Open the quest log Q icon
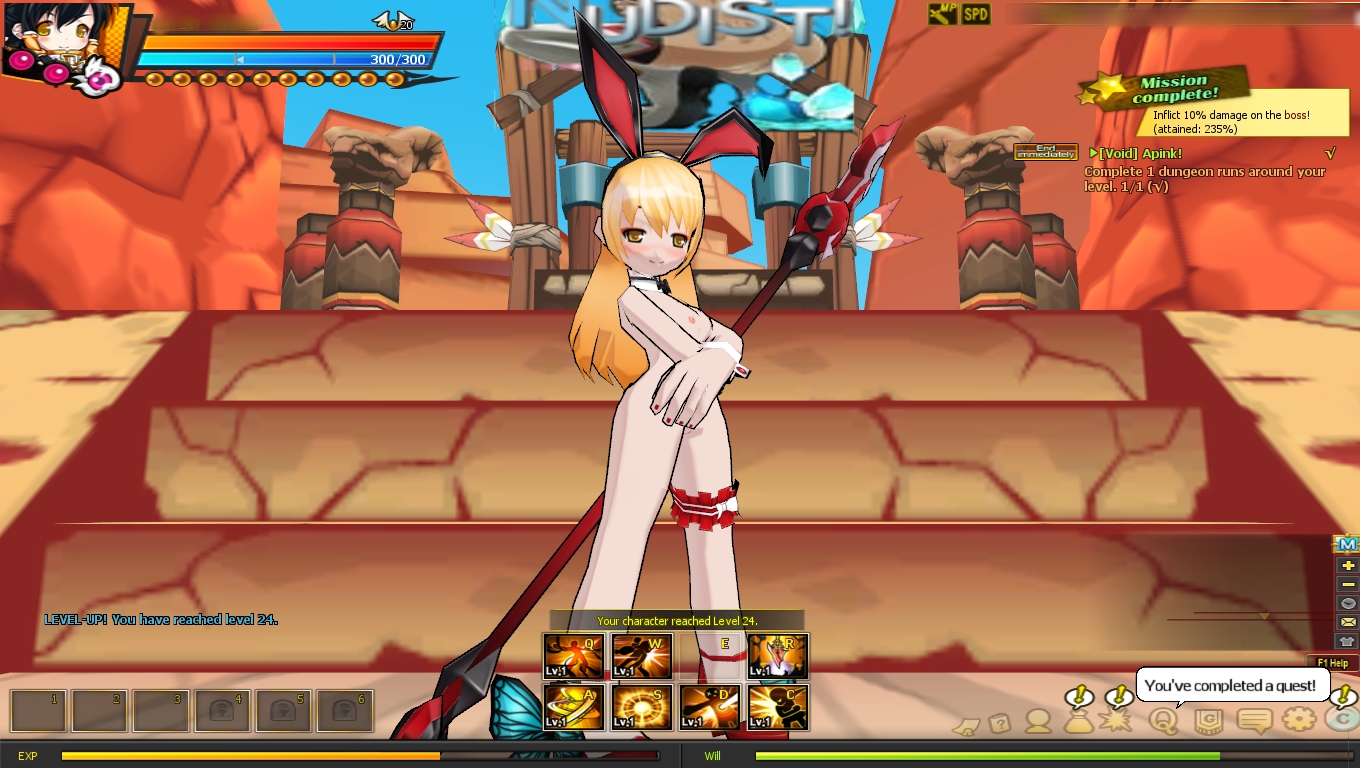This screenshot has height=768, width=1360. click(x=1163, y=720)
